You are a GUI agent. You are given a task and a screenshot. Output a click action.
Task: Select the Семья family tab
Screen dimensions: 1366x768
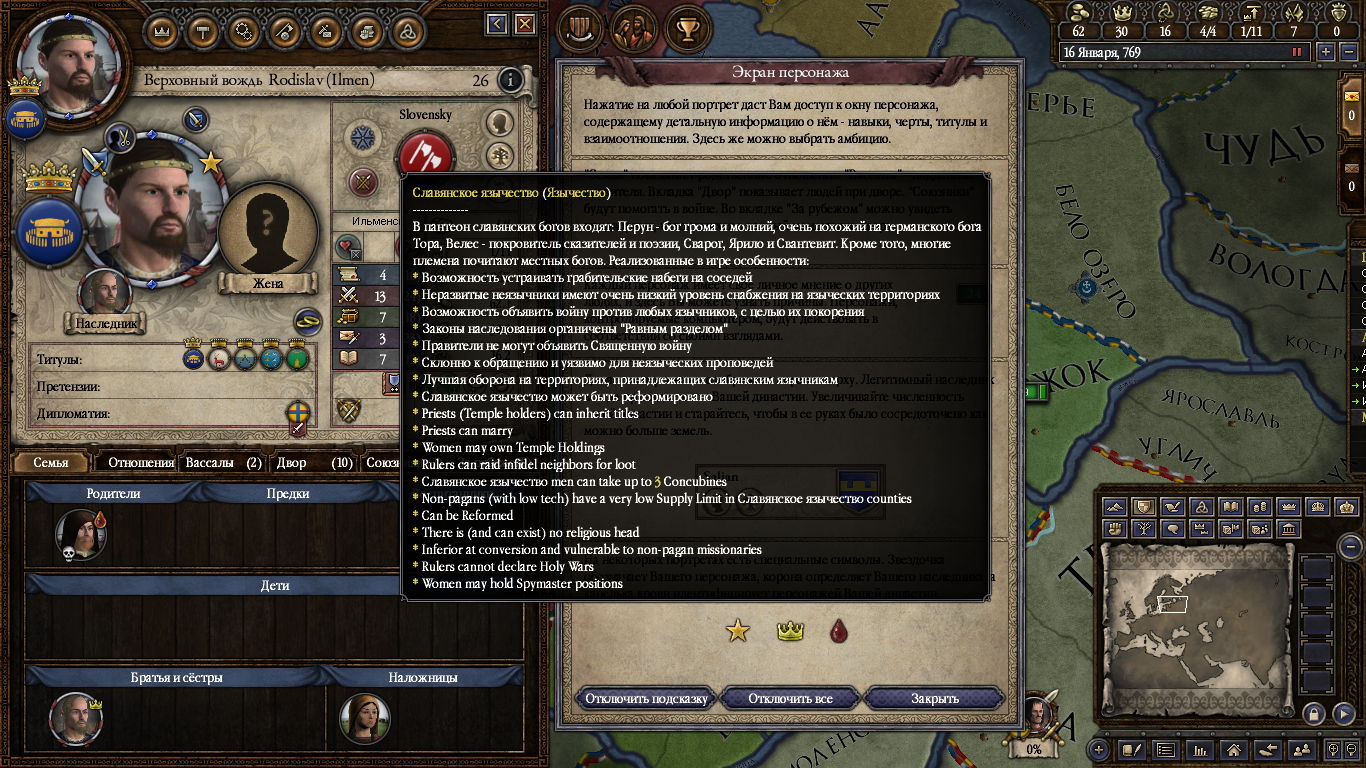(x=51, y=463)
